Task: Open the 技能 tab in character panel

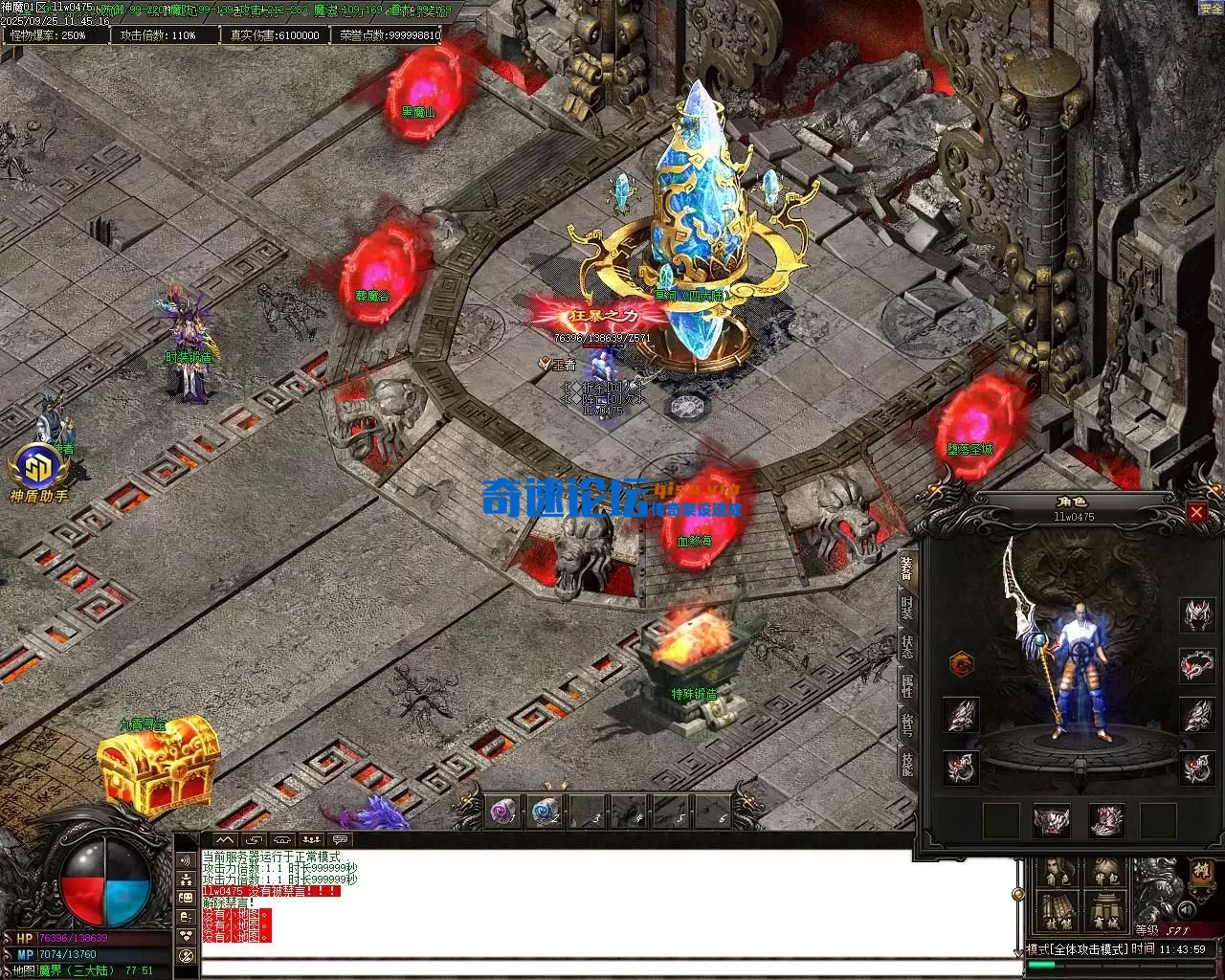Action: 906,763
